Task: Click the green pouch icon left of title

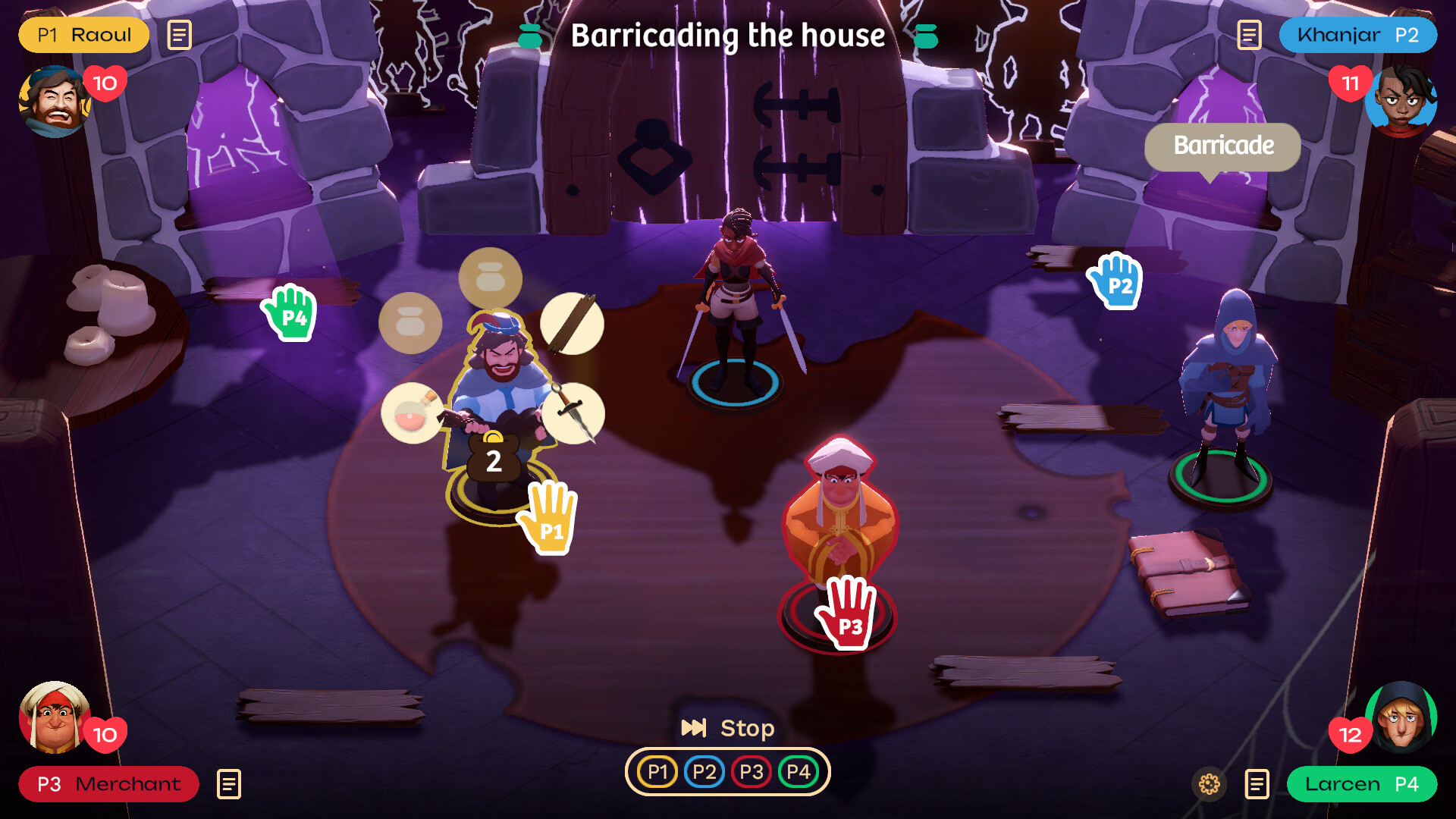Action: tap(531, 35)
